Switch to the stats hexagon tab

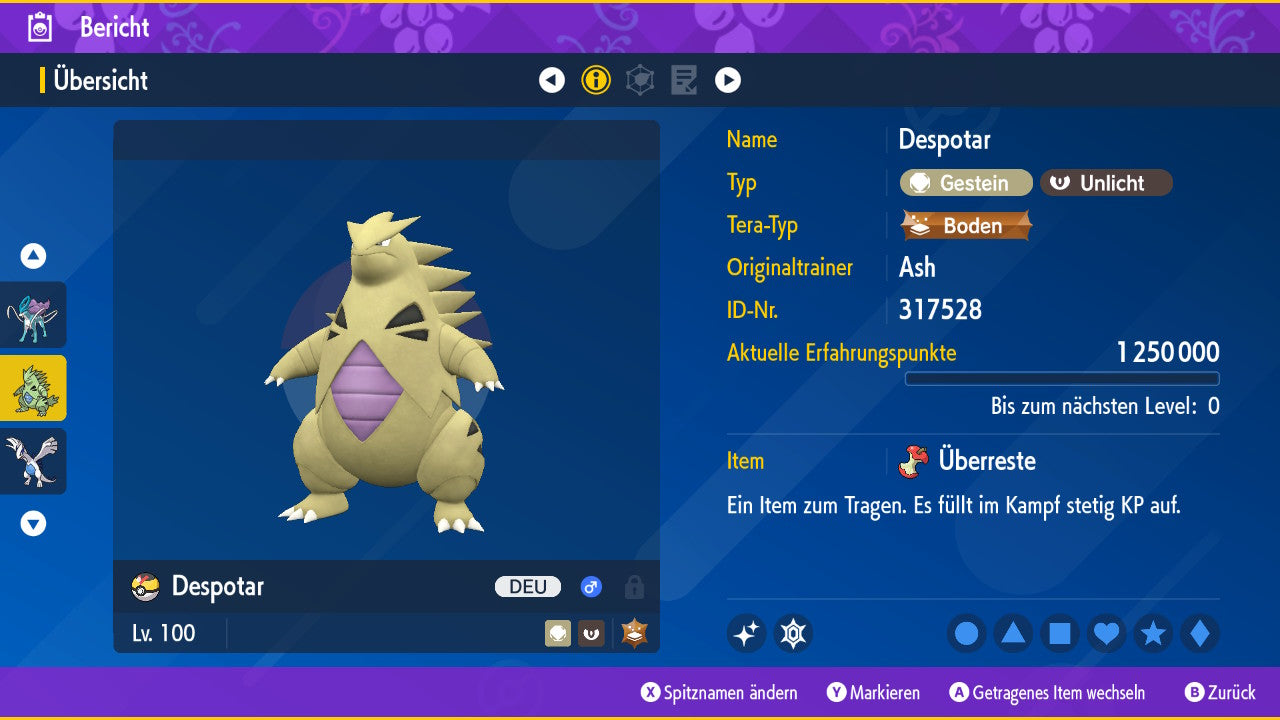640,80
